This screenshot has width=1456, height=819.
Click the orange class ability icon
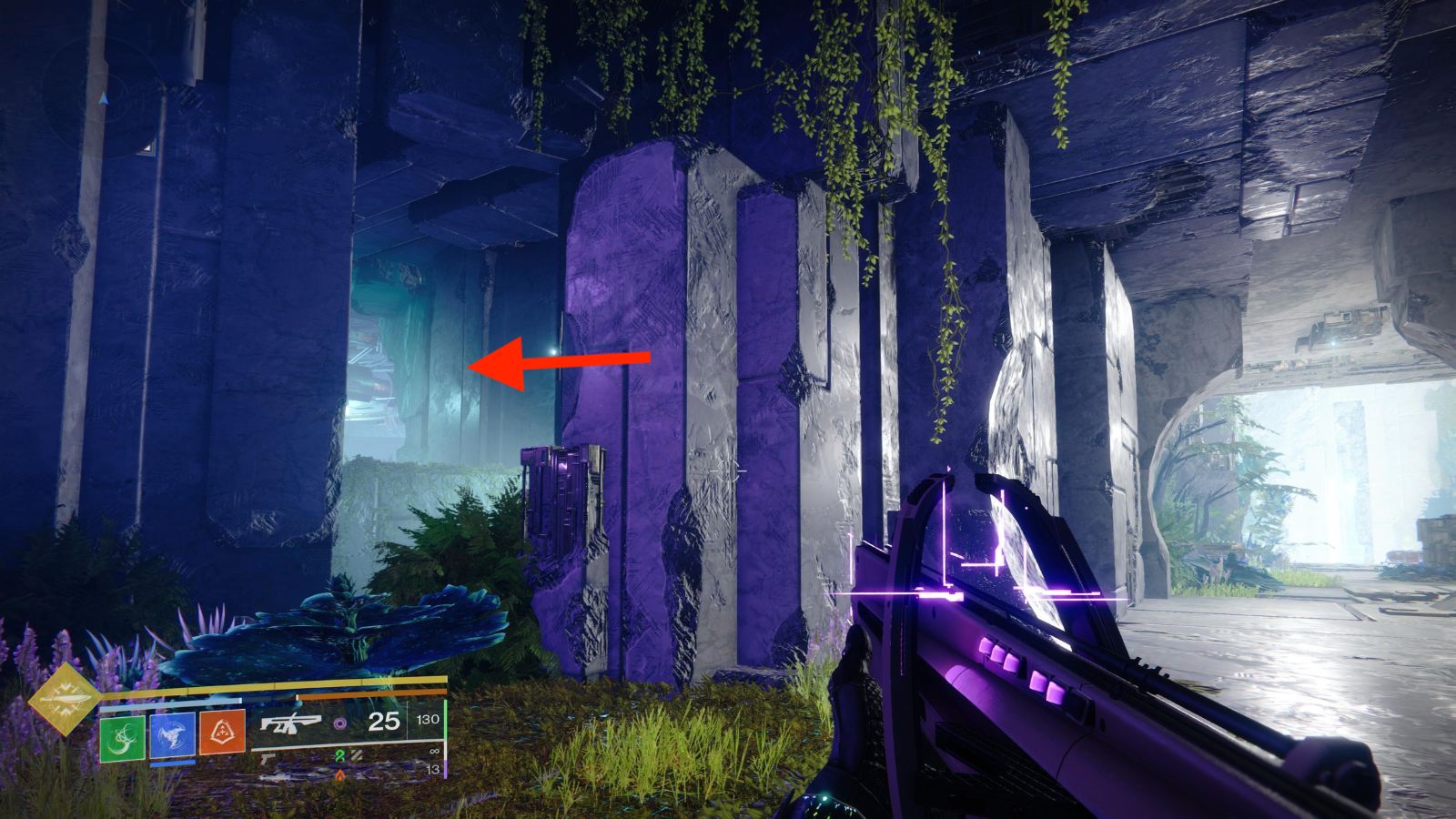[x=223, y=733]
